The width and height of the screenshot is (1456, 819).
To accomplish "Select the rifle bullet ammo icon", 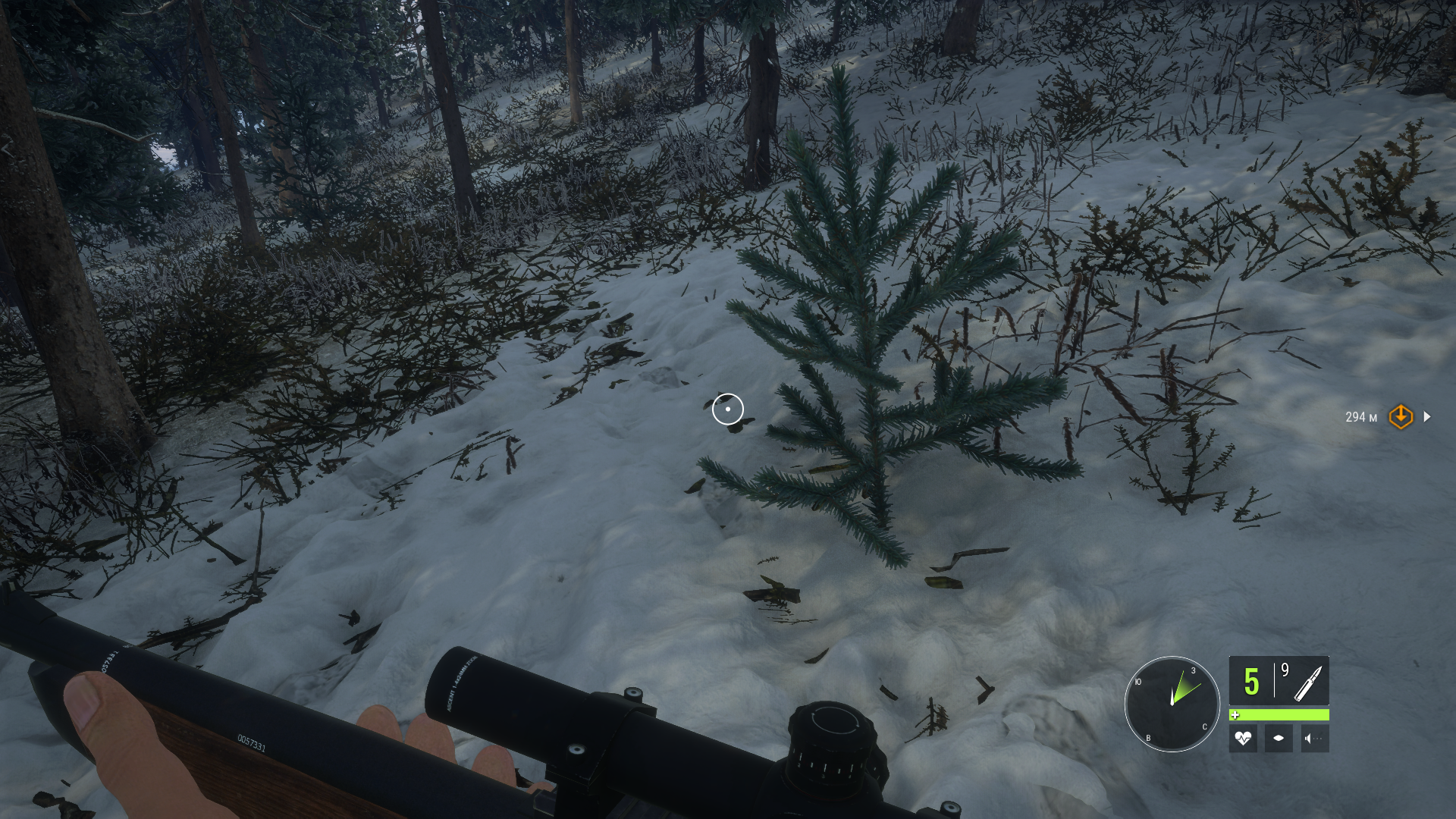I will pyautogui.click(x=1307, y=682).
